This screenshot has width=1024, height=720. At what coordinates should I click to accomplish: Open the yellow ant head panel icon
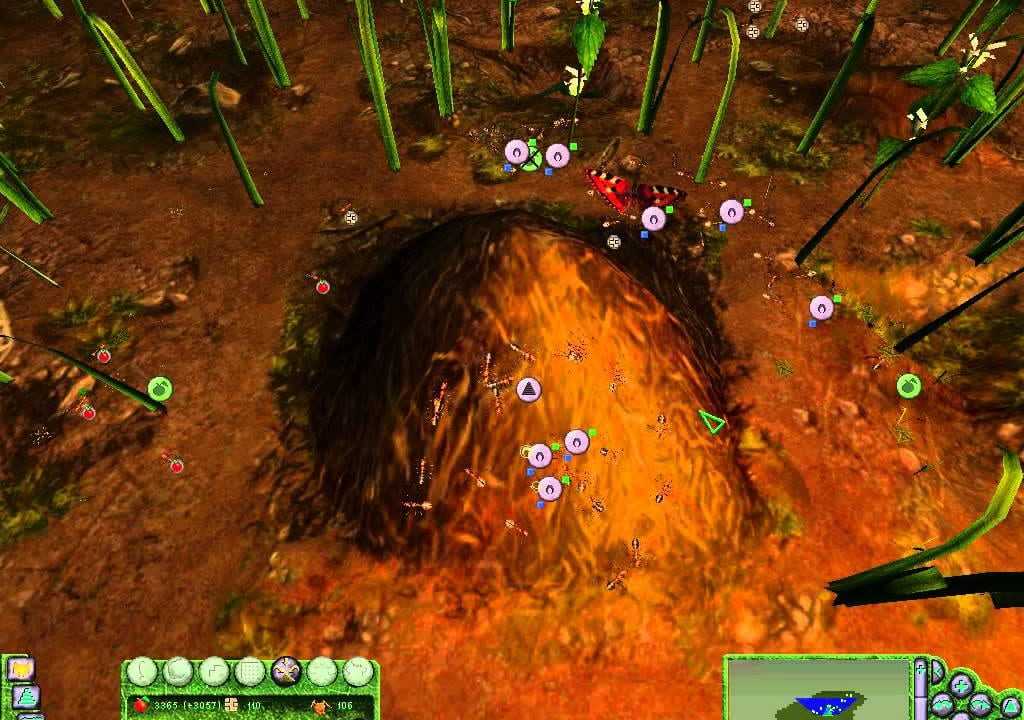(19, 668)
